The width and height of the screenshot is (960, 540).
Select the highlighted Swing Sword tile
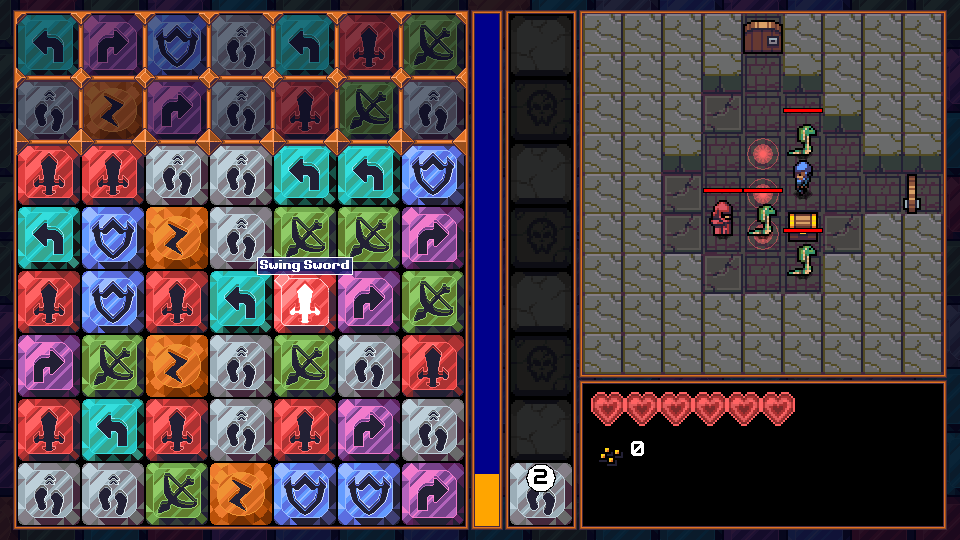coord(305,302)
